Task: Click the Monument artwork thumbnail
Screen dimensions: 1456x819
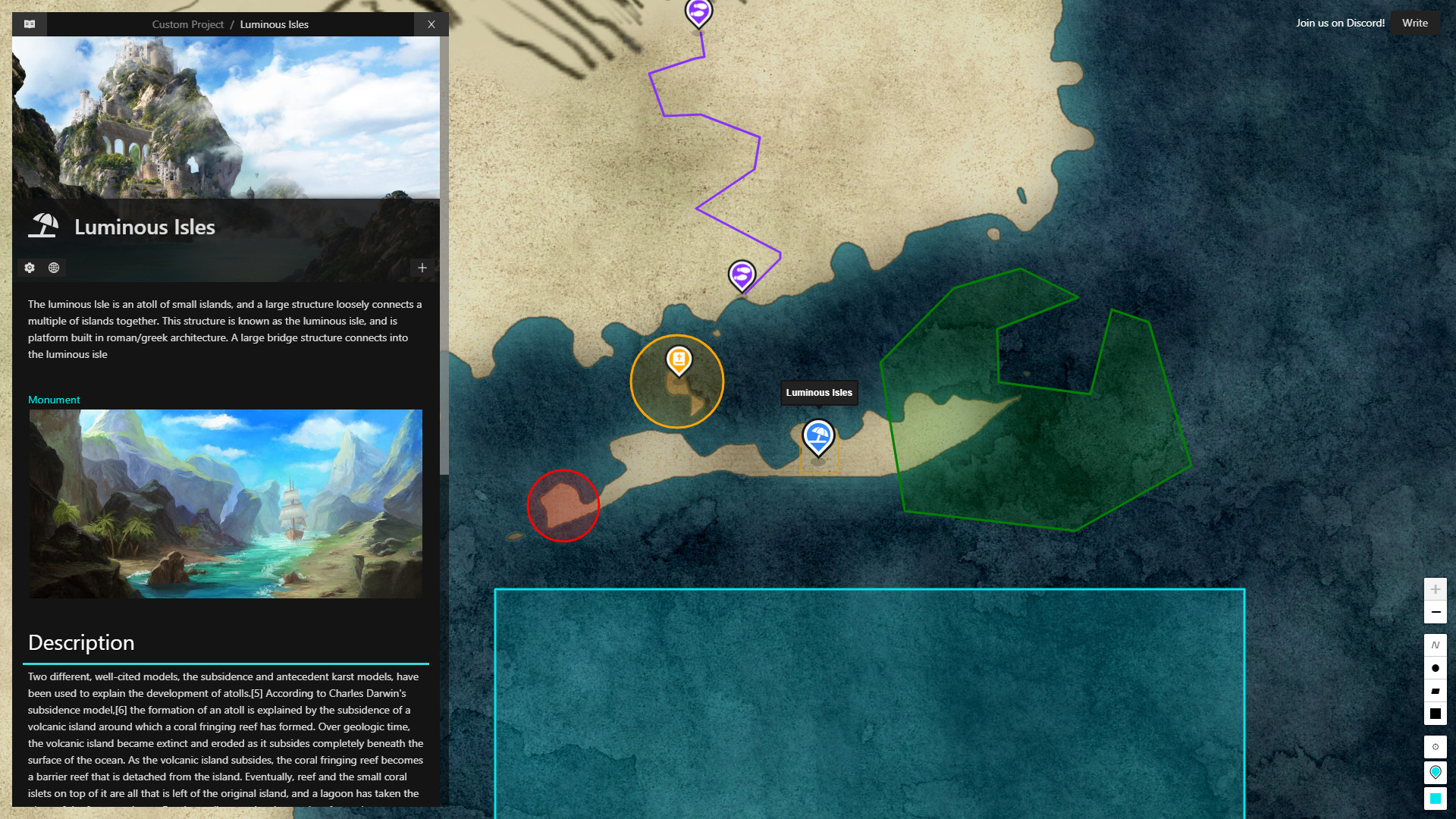Action: pyautogui.click(x=225, y=503)
